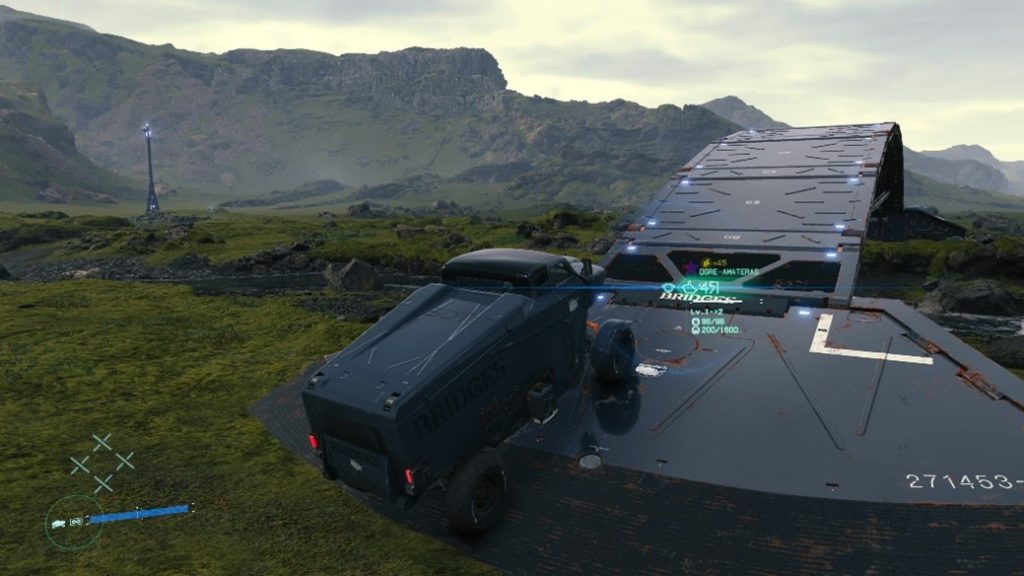Give a like using the thumbs-up icon
Viewport: 1024px width, 576px height.
[x=690, y=286]
